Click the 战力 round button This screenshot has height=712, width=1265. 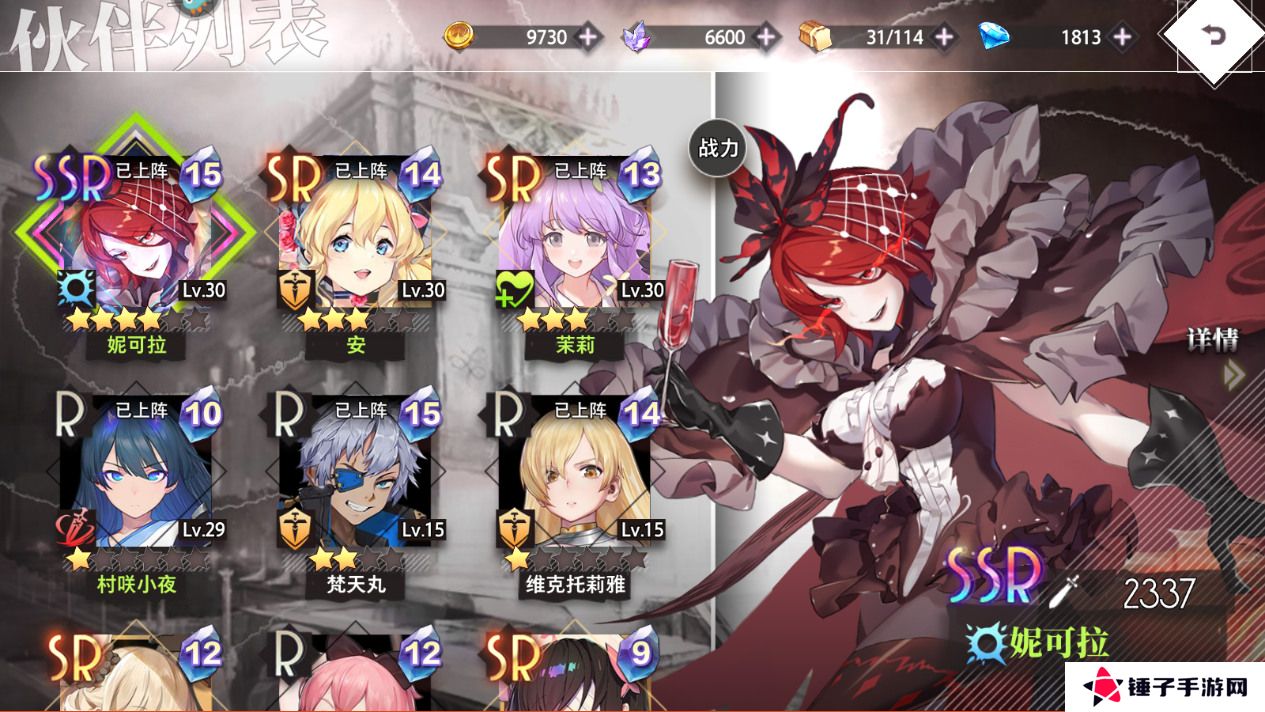point(718,149)
